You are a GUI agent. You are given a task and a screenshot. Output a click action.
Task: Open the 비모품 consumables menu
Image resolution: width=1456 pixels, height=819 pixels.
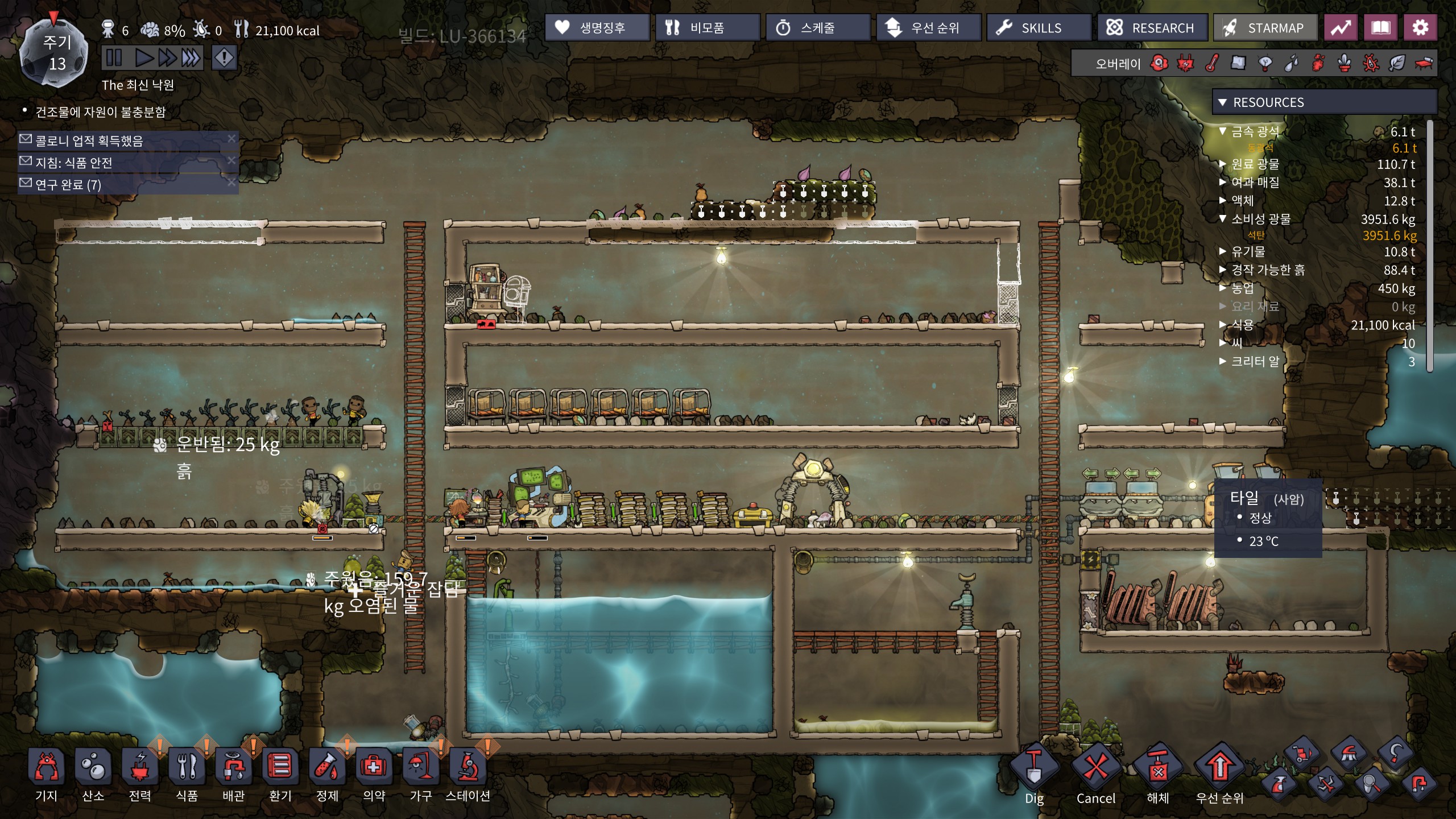(707, 28)
